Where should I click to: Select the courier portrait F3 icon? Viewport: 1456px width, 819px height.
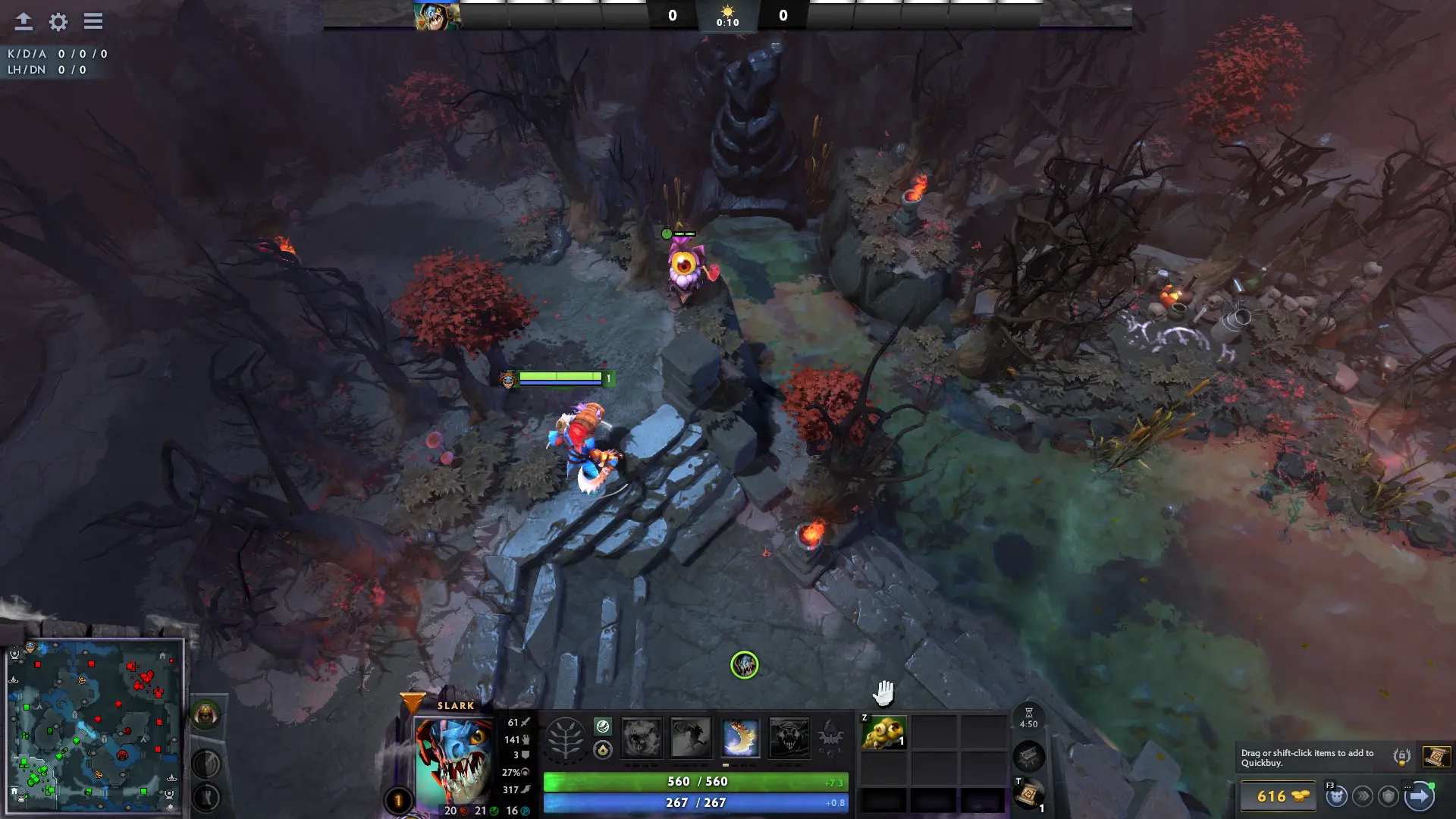pos(1336,796)
